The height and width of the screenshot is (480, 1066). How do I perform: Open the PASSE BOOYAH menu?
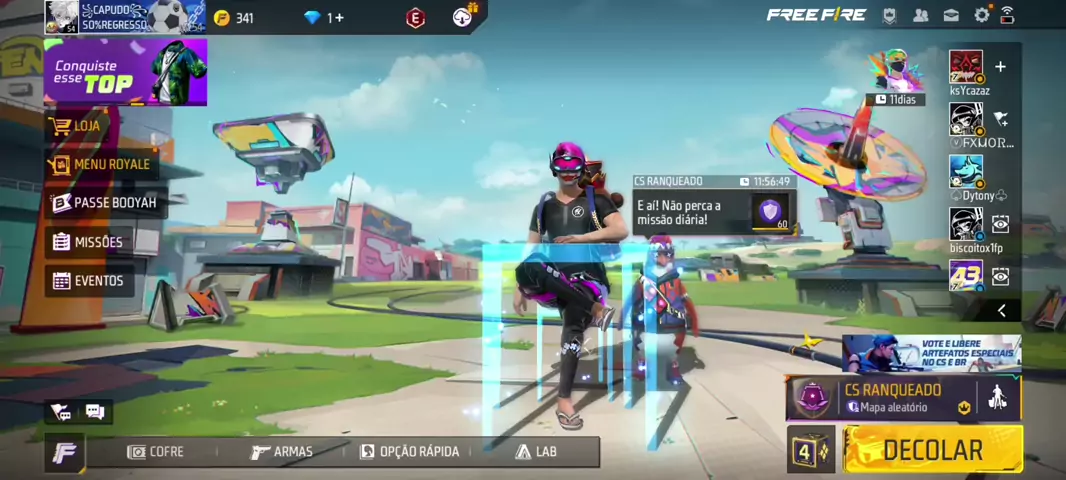105,203
